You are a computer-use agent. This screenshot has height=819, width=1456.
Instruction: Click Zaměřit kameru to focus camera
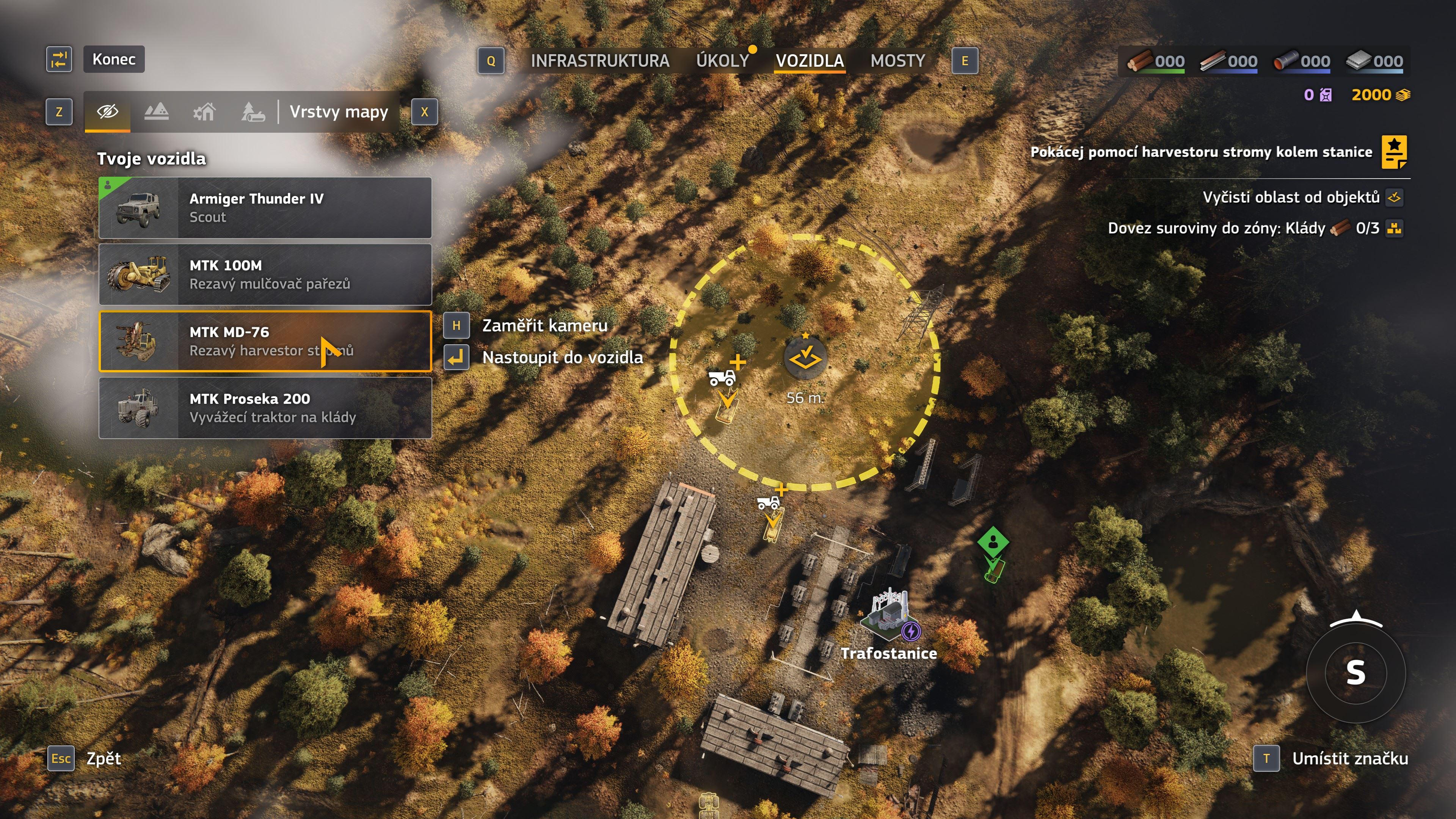544,326
